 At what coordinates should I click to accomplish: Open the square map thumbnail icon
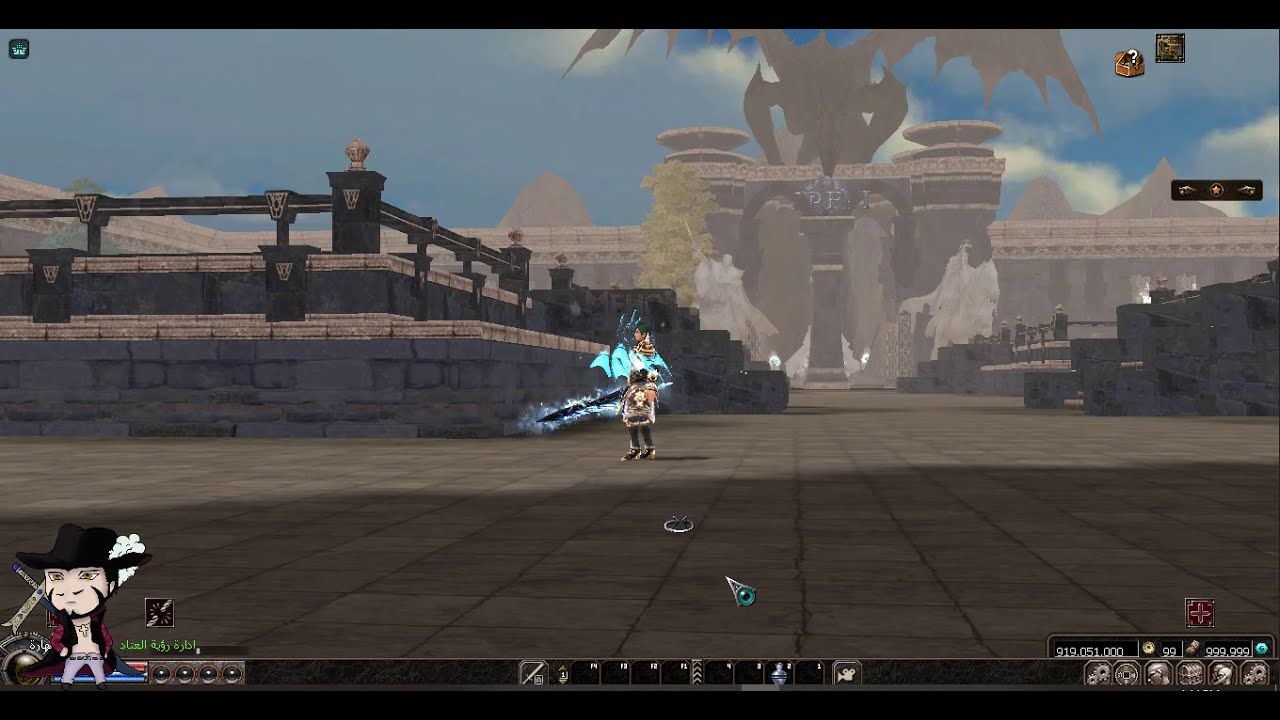(1170, 48)
